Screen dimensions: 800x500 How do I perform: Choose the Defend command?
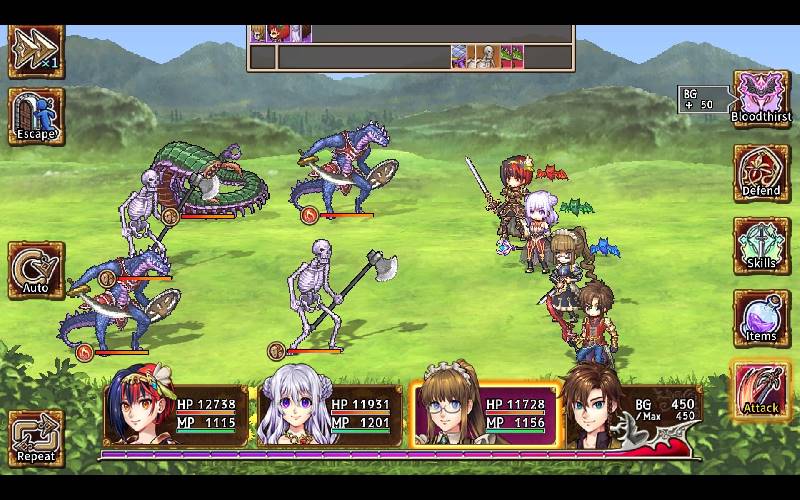click(x=762, y=171)
